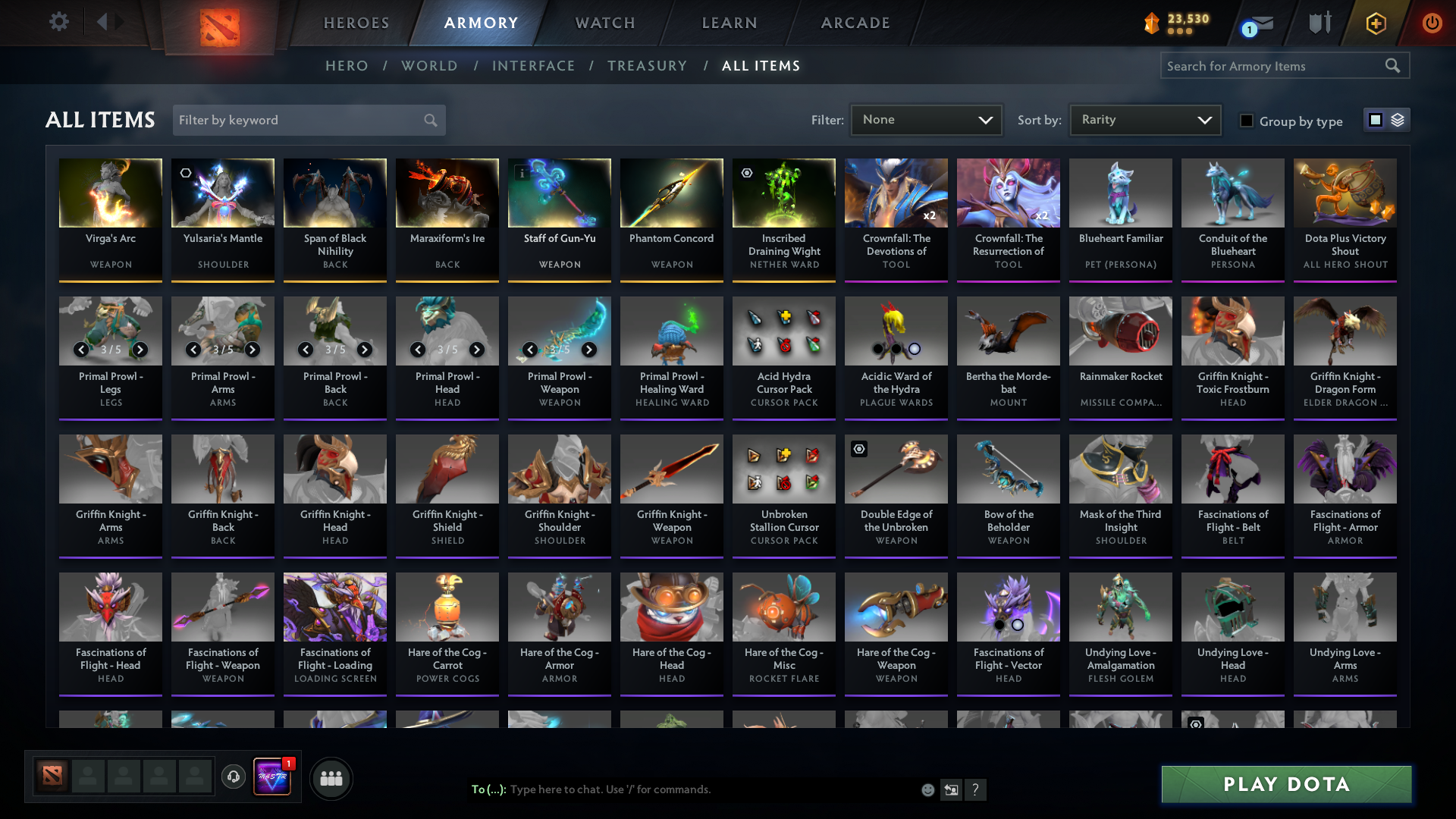The width and height of the screenshot is (1456, 819).
Task: Toggle the stacked layers view icon
Action: (x=1396, y=120)
